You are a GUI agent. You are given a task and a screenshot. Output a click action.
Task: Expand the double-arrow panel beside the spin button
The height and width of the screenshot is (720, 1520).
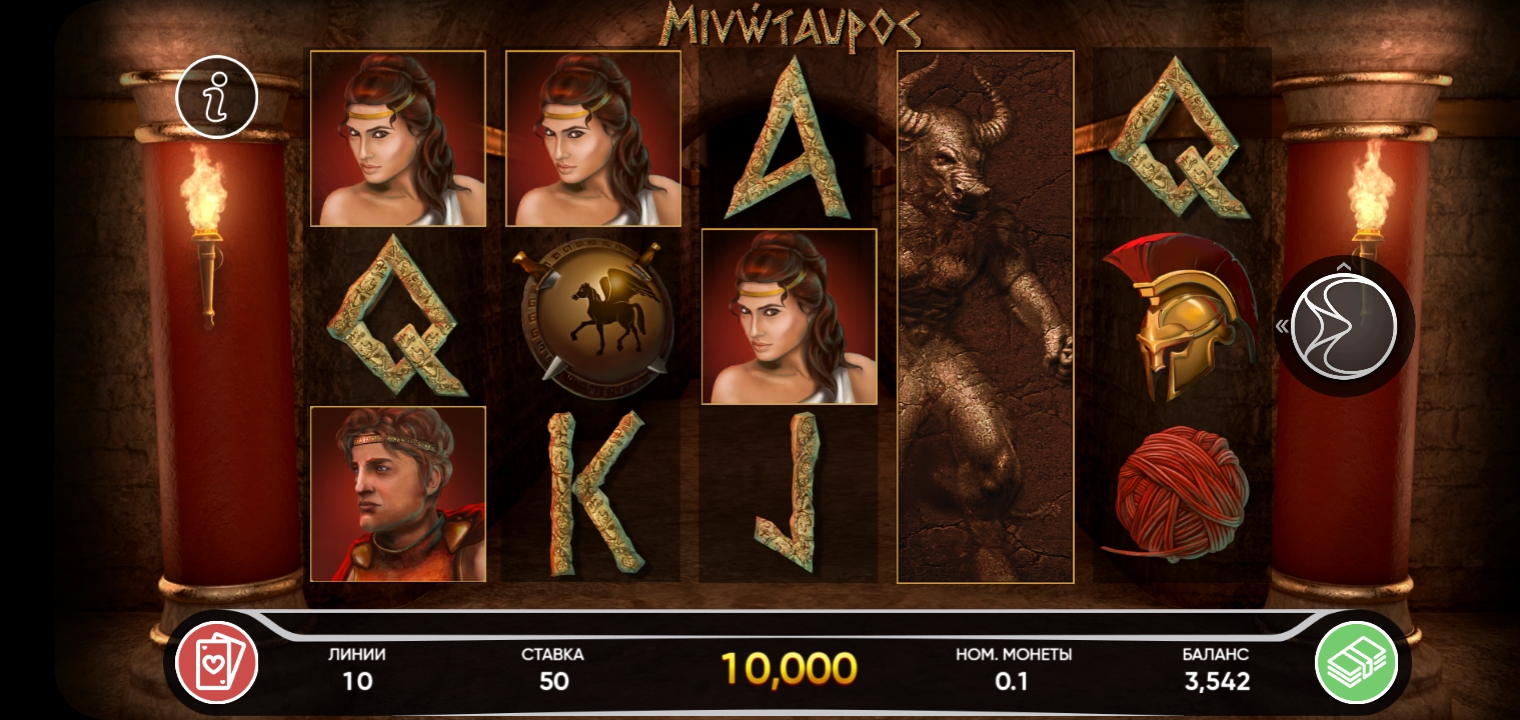1281,326
